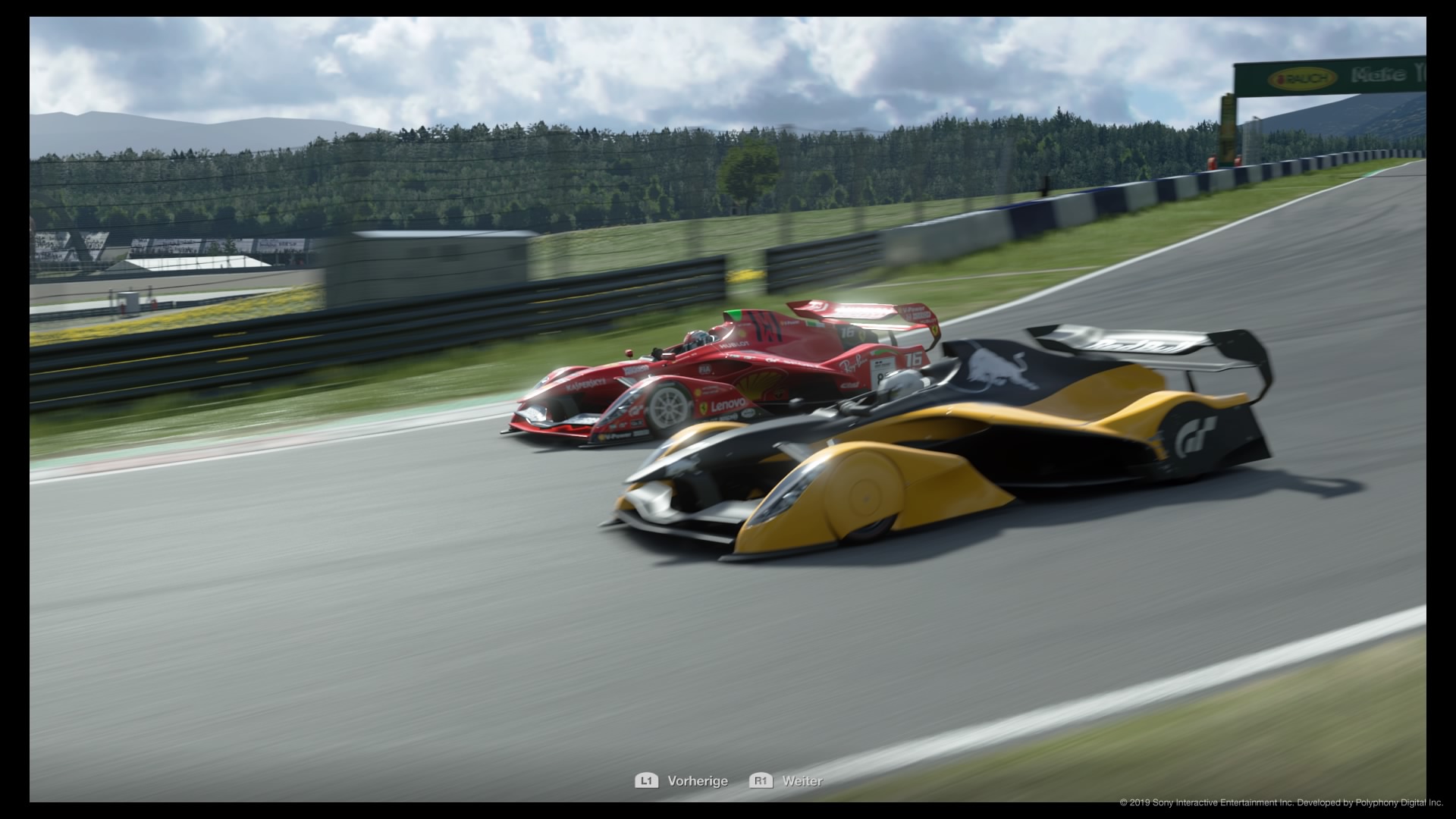This screenshot has height=819, width=1456.
Task: Click the driver's helmet in the red car
Action: 697,339
